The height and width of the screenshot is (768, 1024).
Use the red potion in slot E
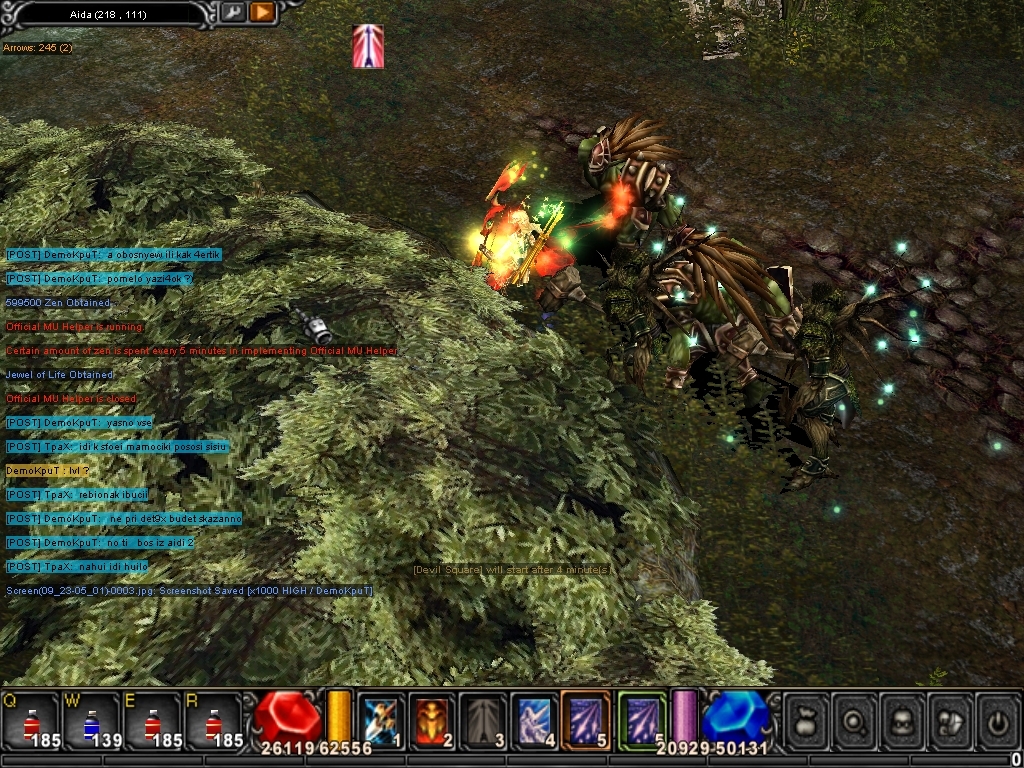point(152,720)
